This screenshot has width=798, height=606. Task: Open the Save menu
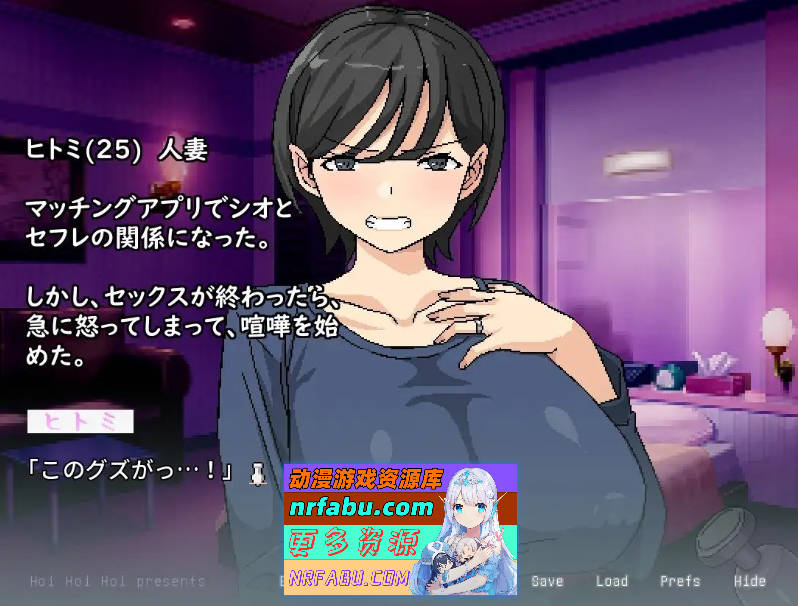pyautogui.click(x=547, y=581)
